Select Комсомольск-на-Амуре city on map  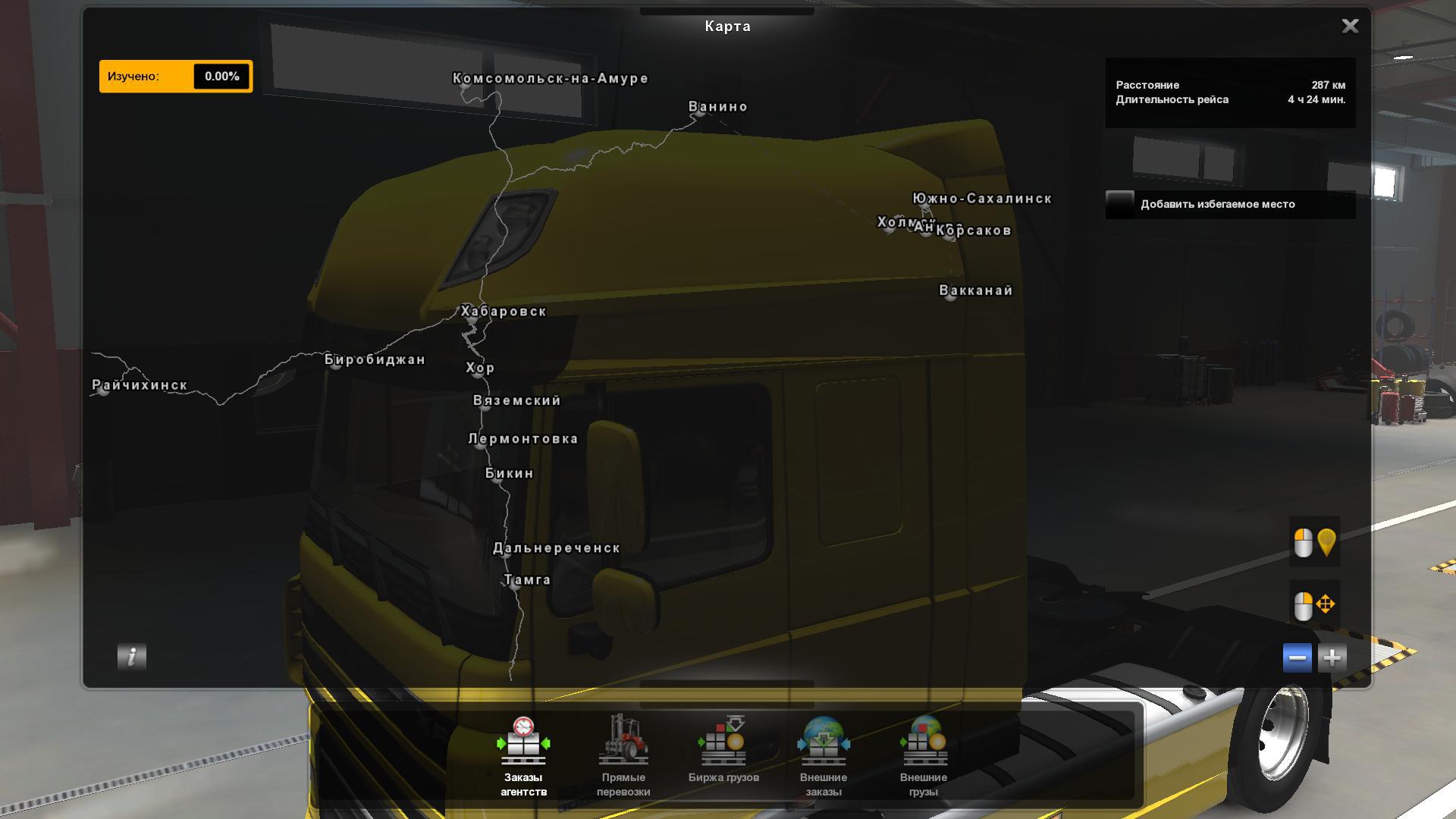tap(466, 87)
